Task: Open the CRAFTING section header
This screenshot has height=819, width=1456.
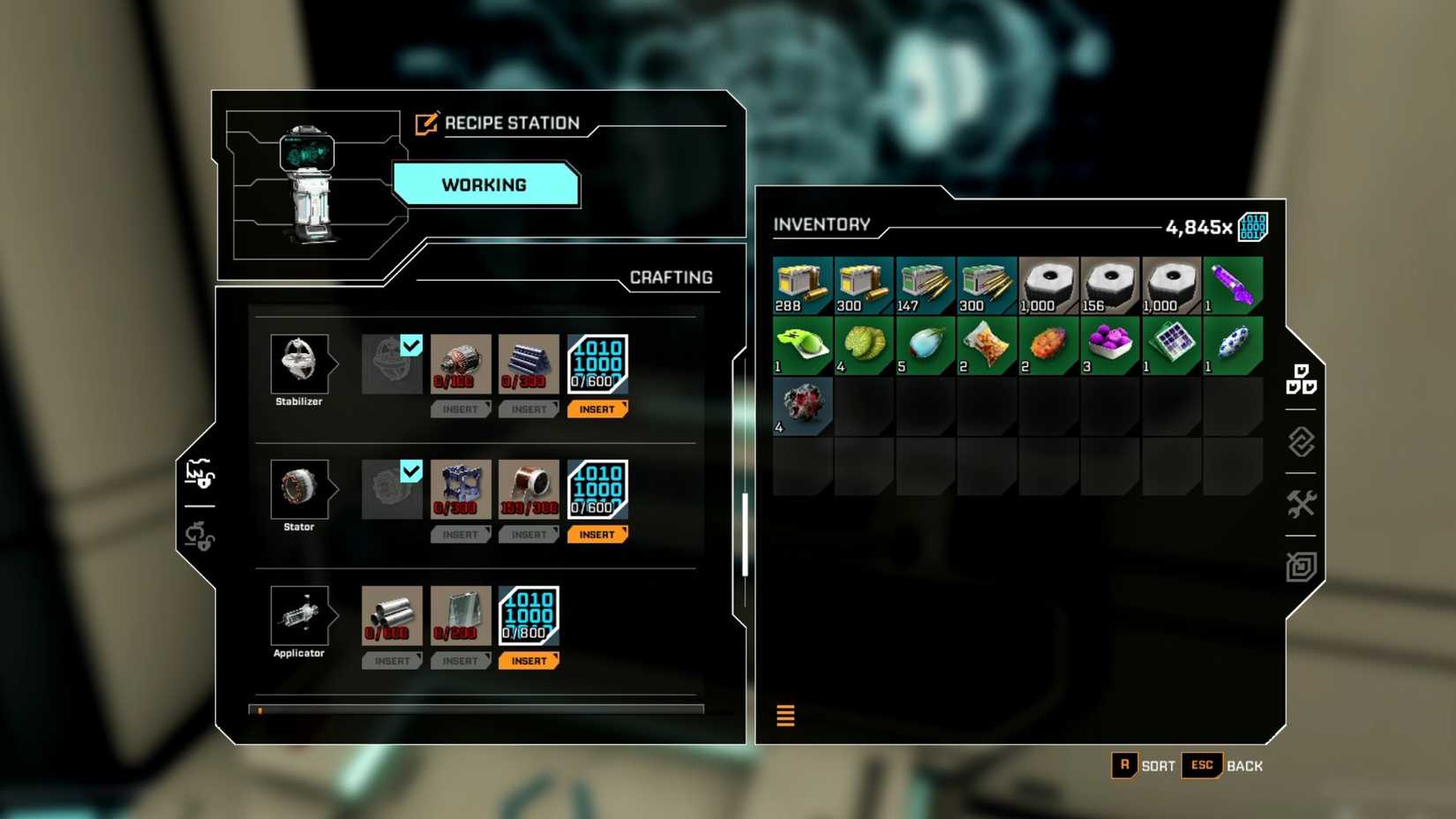Action: (x=672, y=277)
